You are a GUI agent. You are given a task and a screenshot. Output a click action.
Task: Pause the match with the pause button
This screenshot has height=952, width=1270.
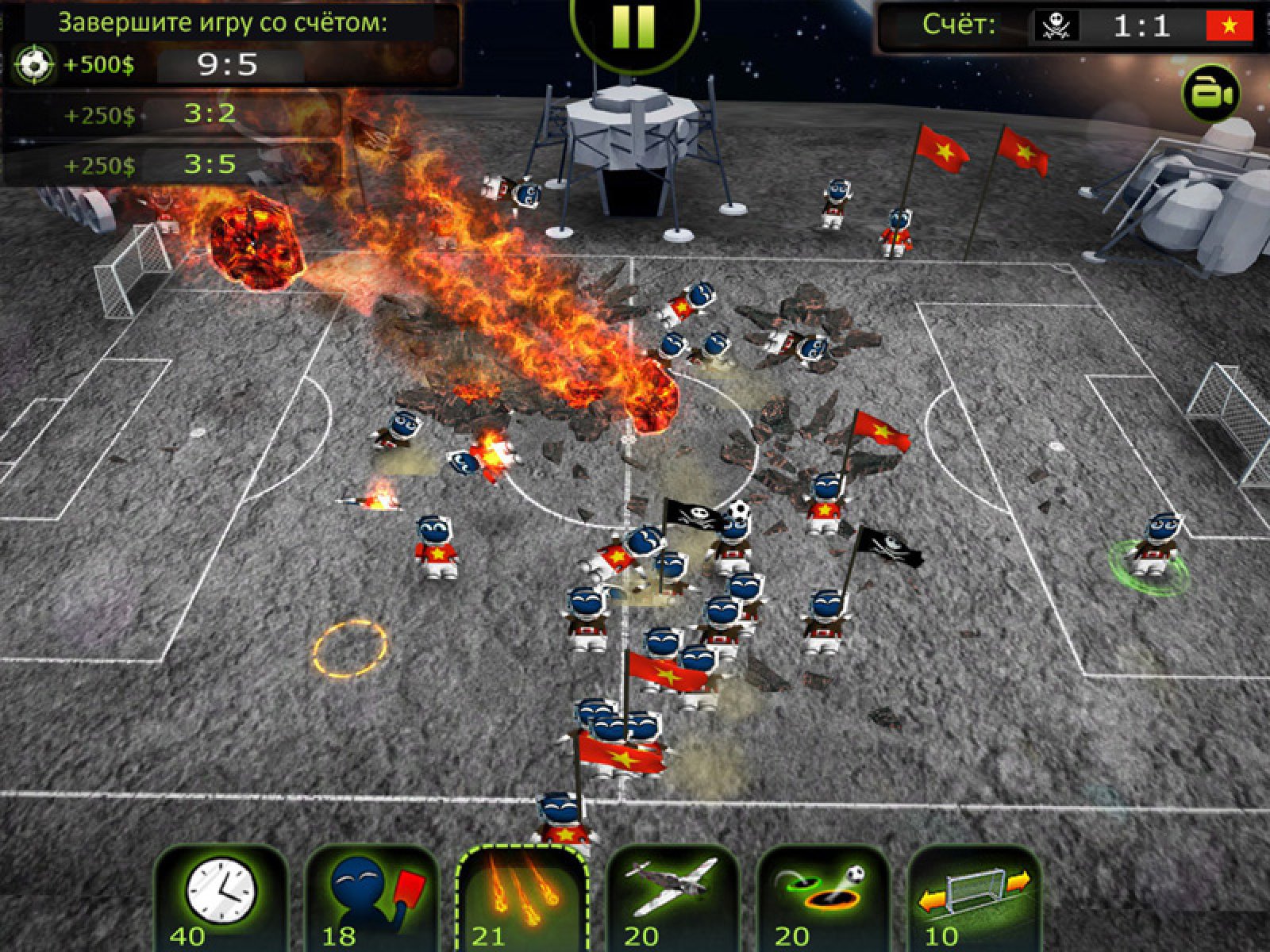634,28
